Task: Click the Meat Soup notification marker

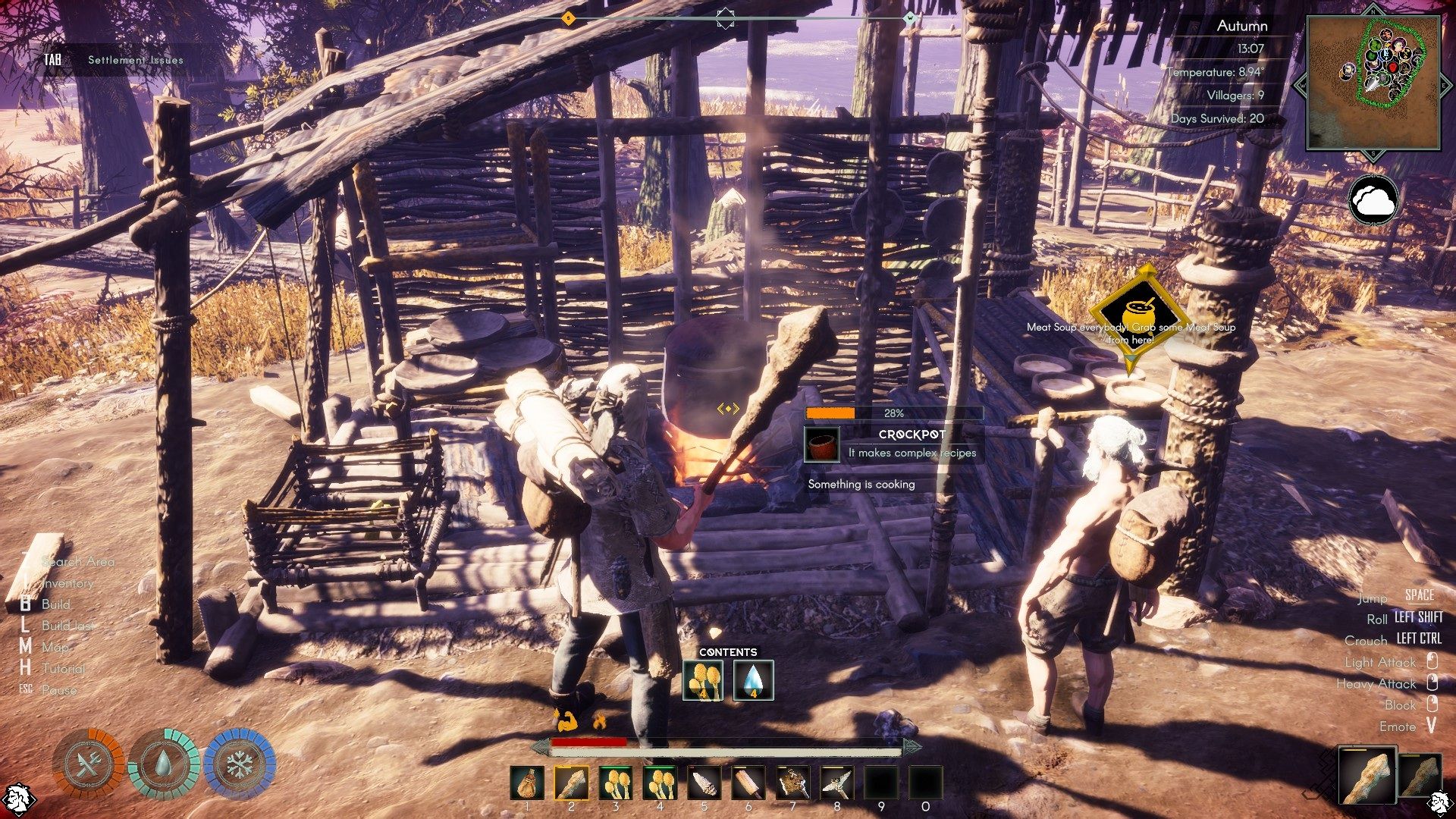Action: (x=1131, y=317)
